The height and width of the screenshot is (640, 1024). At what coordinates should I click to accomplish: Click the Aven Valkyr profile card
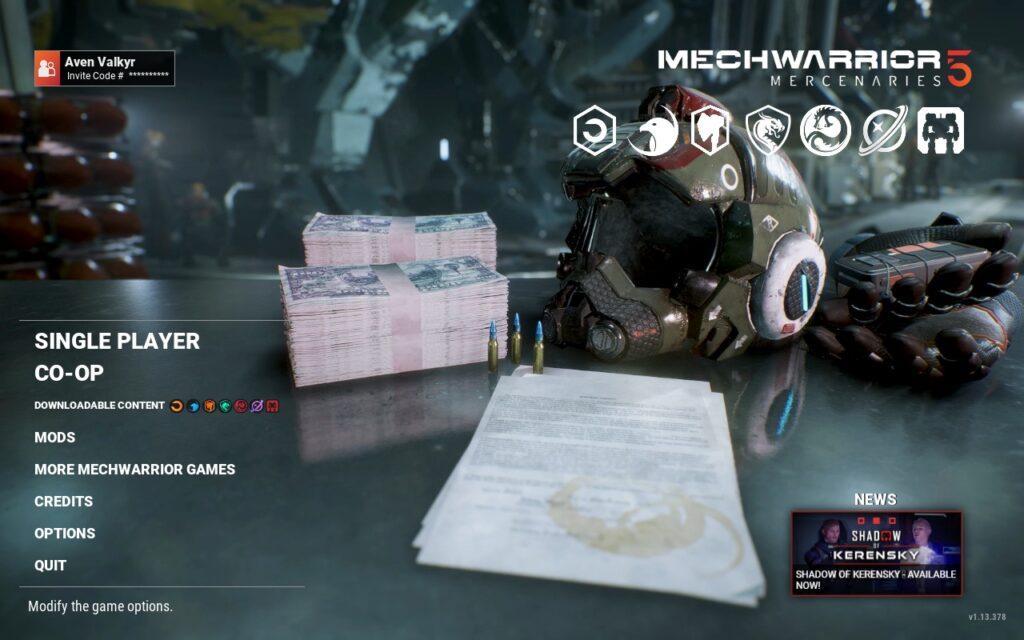[x=104, y=68]
